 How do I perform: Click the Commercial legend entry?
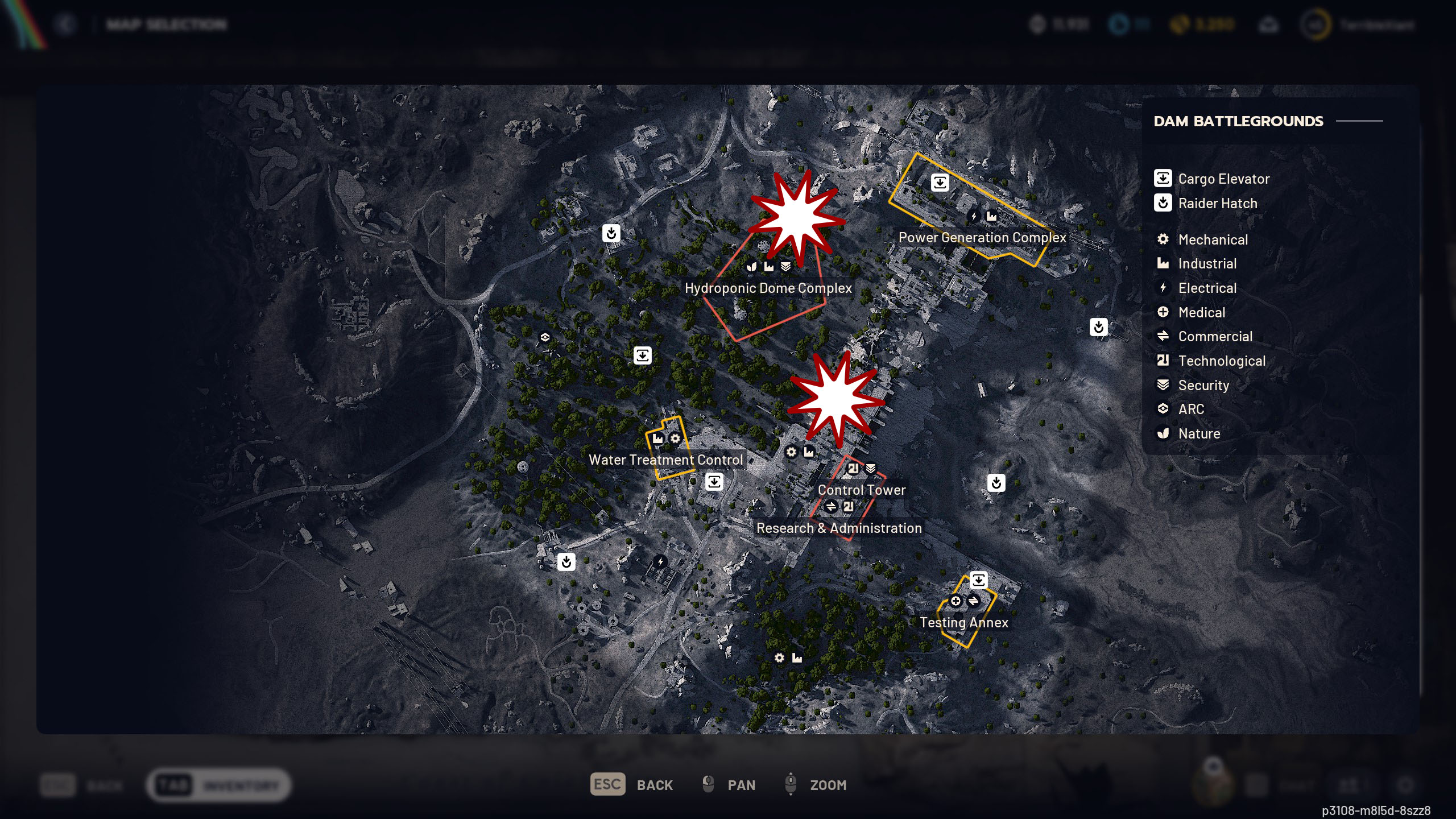coord(1215,337)
